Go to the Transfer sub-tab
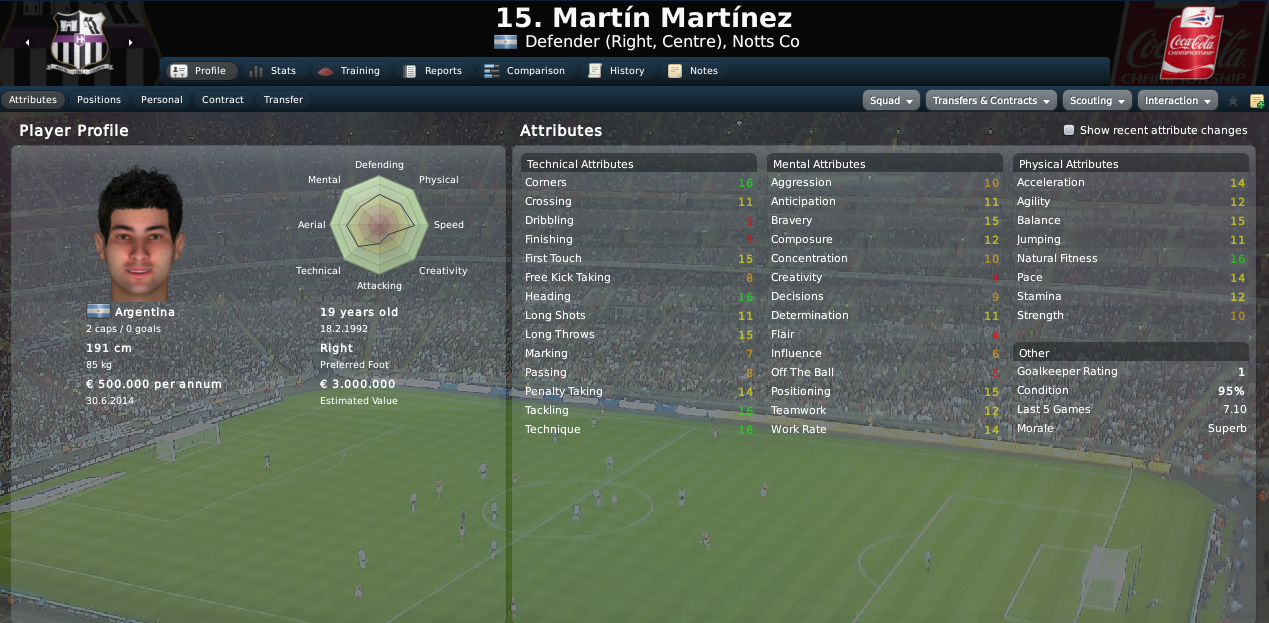 (x=283, y=100)
